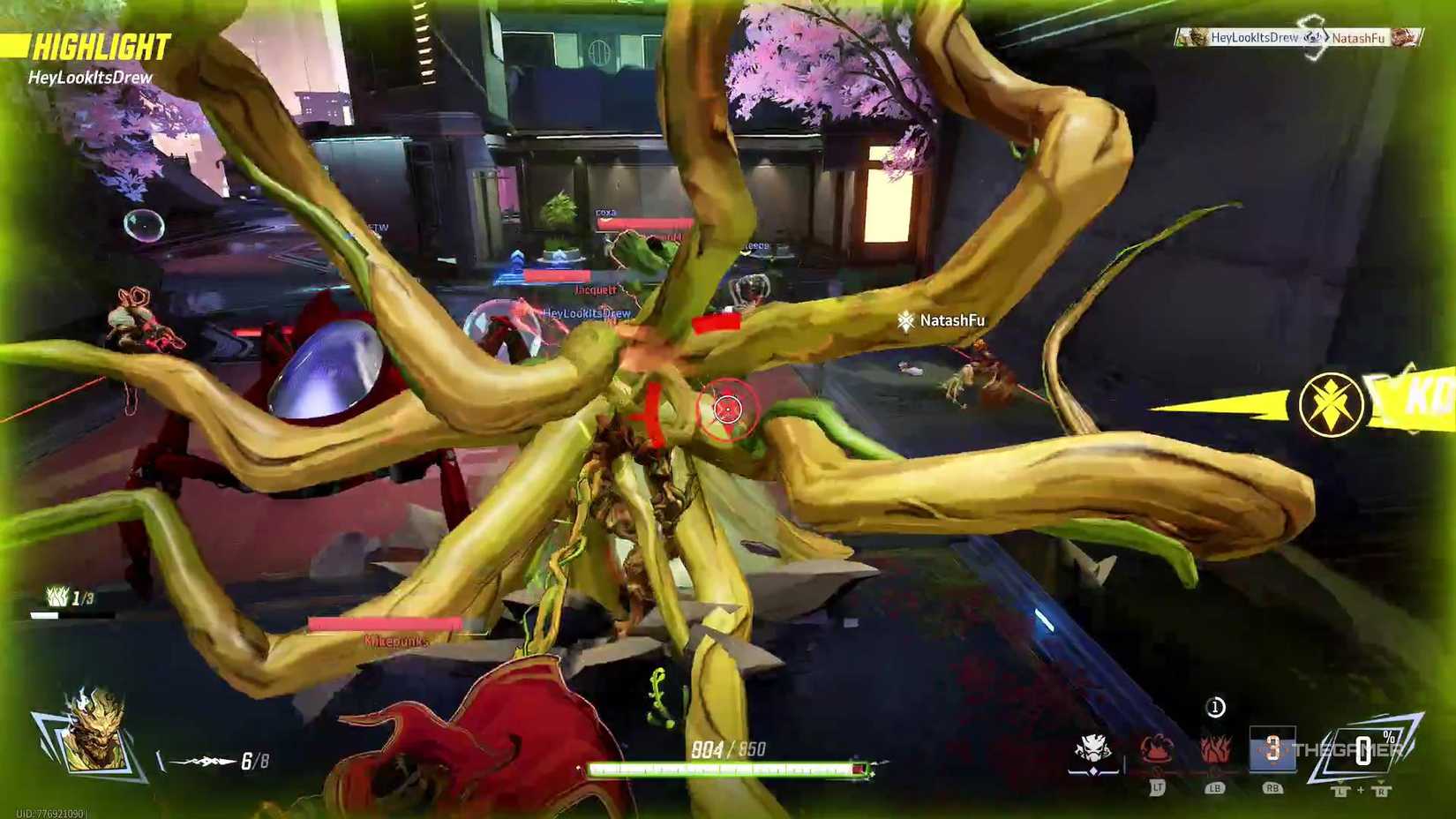This screenshot has height=819, width=1456.
Task: Click the ultimate charge 0% indicator
Action: 1364,748
